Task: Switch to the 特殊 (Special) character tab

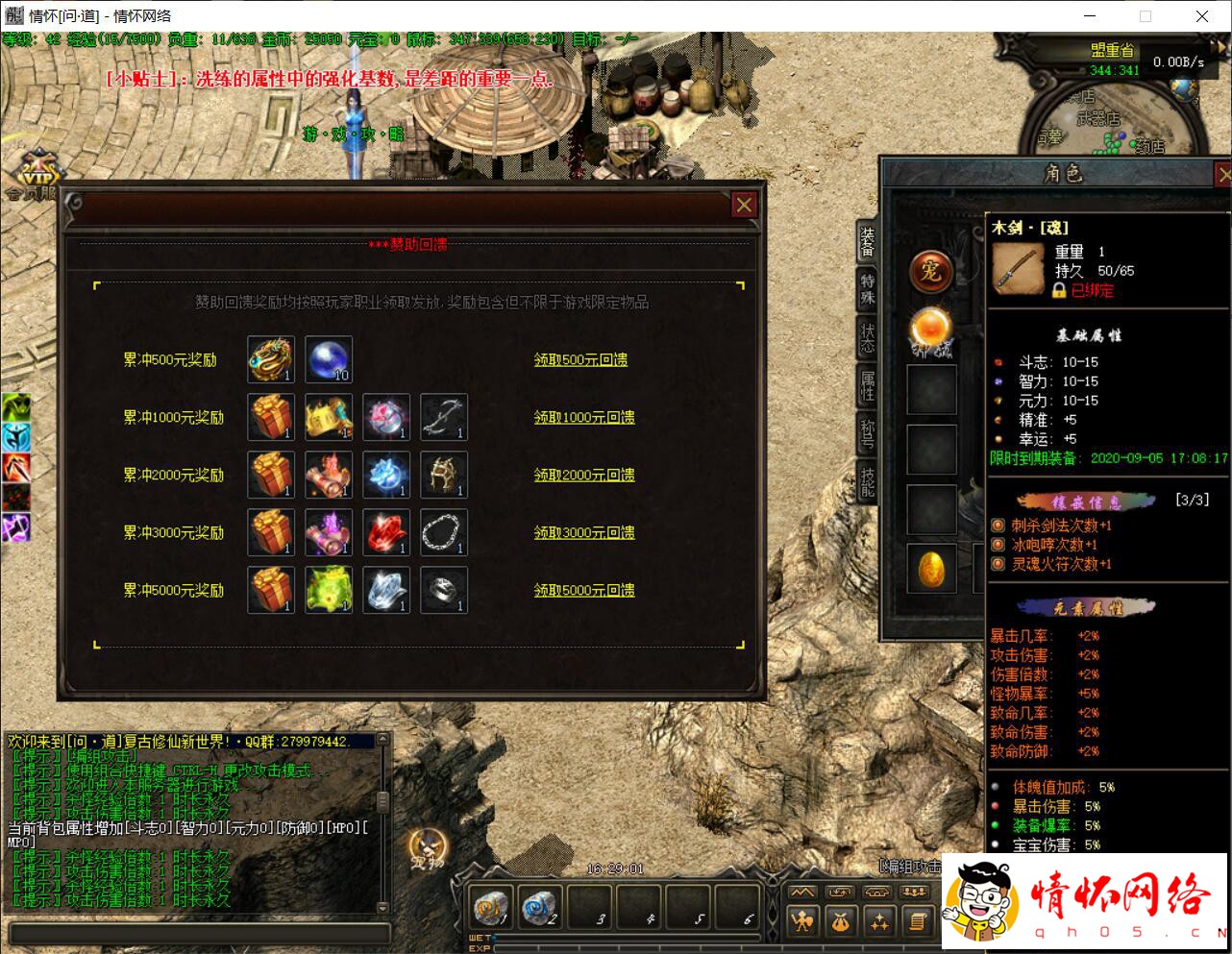Action: pos(868,289)
